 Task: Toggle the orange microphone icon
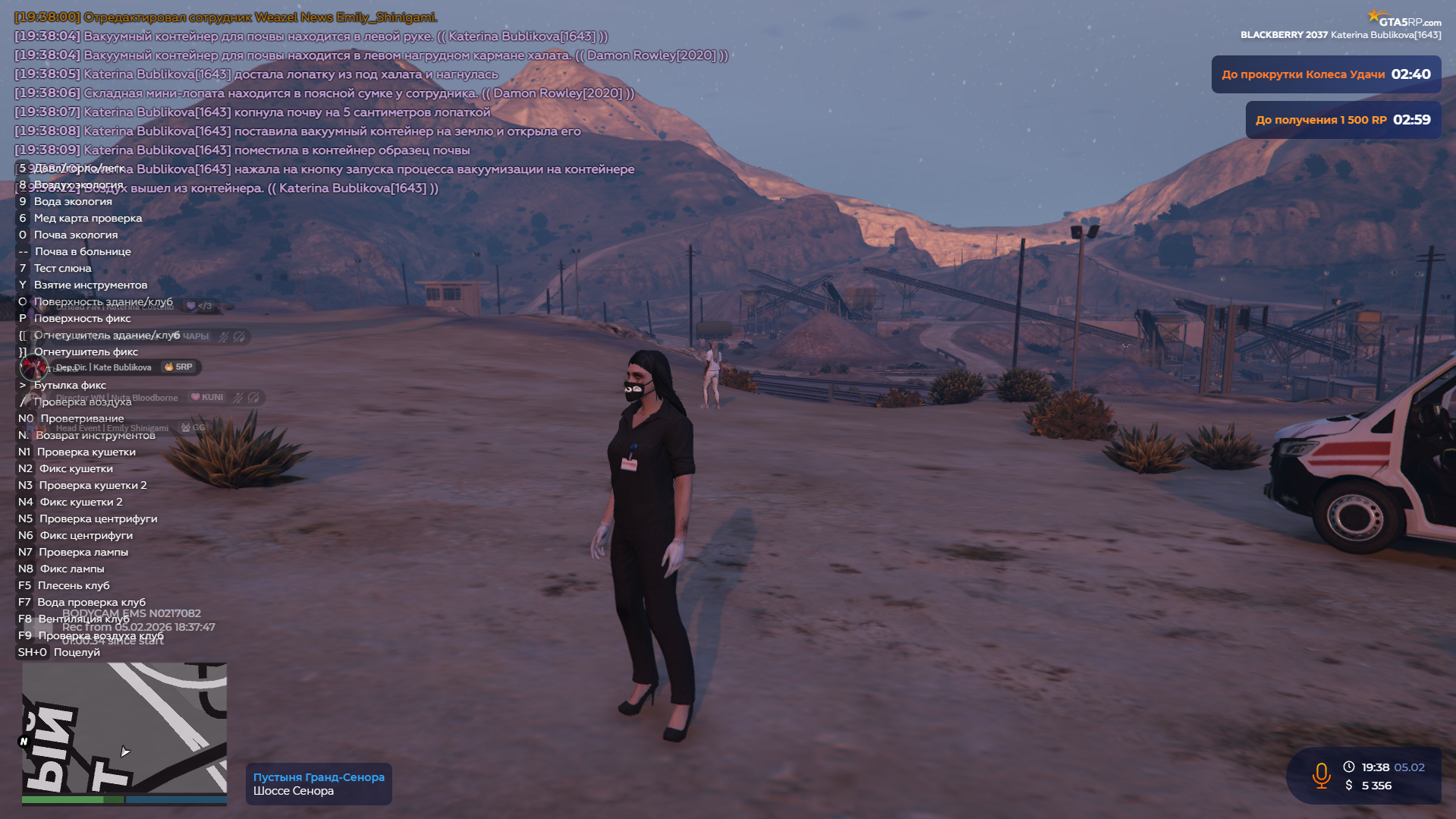[x=1321, y=775]
